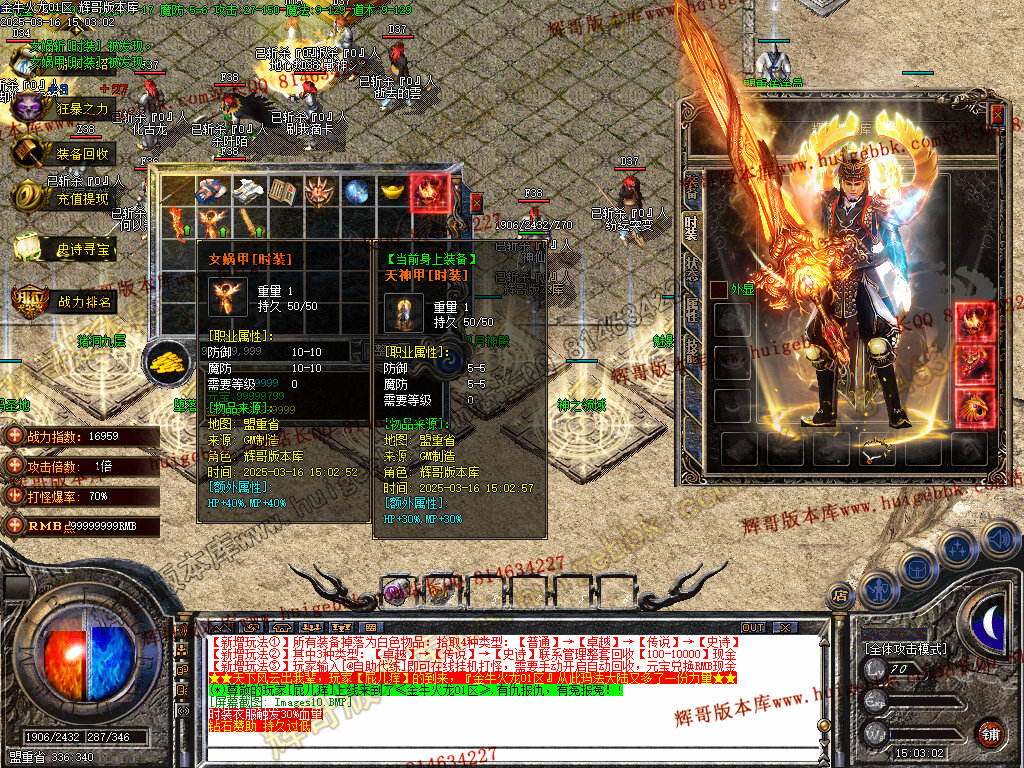The width and height of the screenshot is (1024, 768).
Task: Open the 店 shop round button
Action: coord(841,597)
